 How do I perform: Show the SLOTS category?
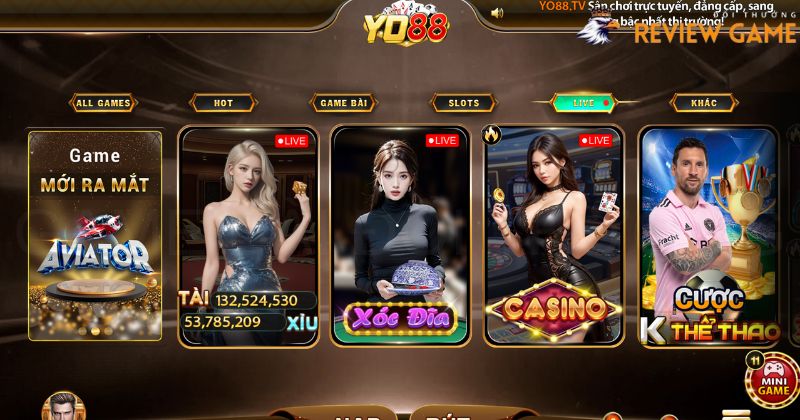[x=464, y=103]
